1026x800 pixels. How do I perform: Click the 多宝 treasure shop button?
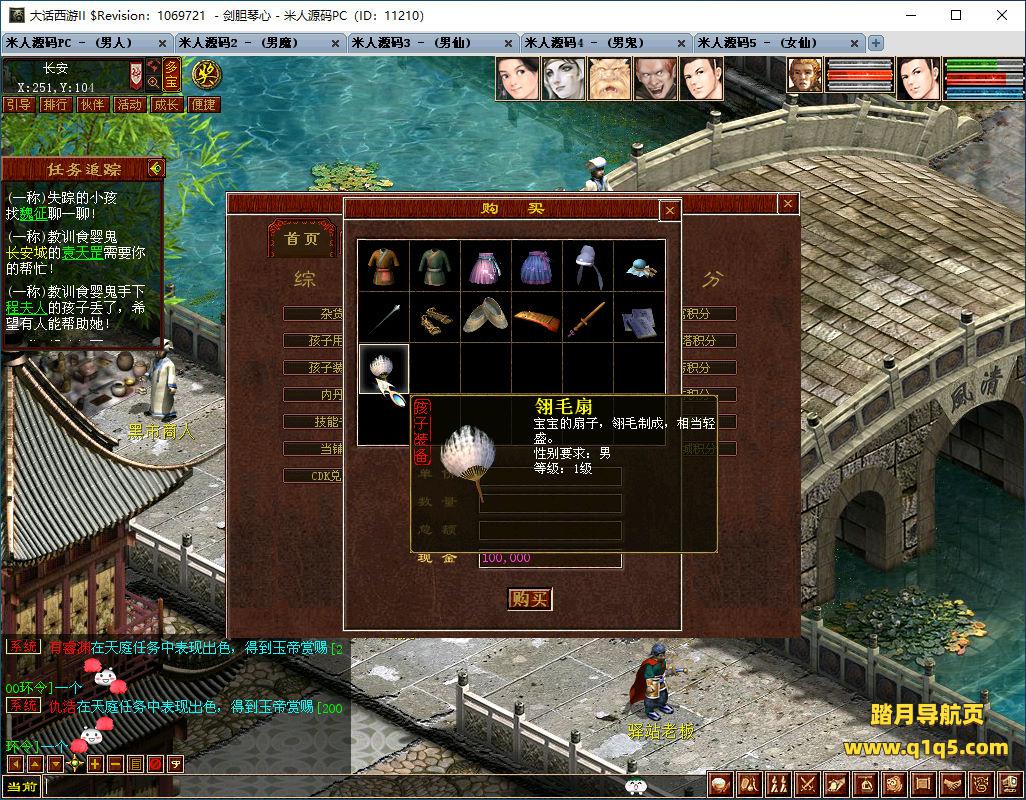click(x=172, y=74)
